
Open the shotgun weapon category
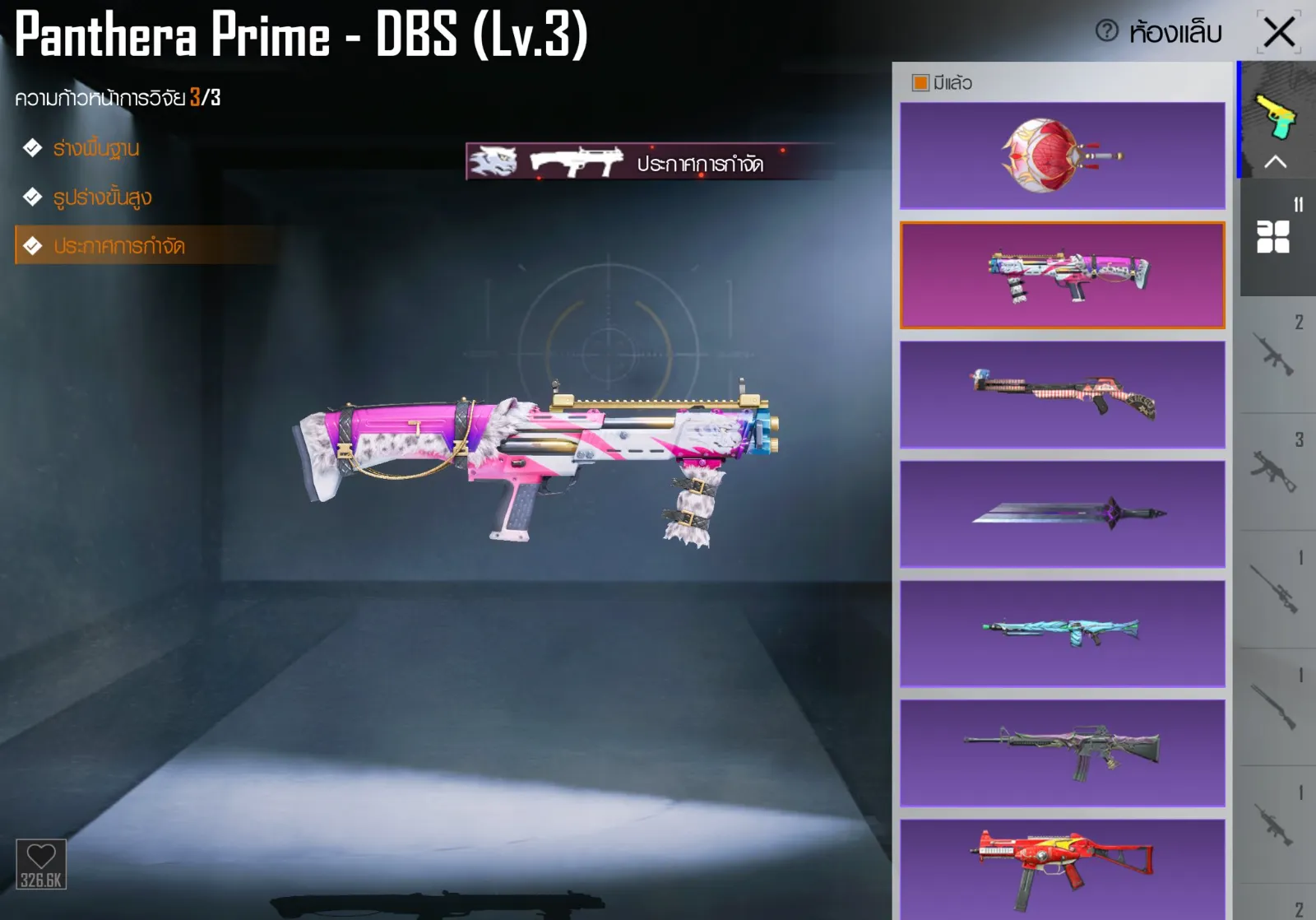coord(1273,708)
